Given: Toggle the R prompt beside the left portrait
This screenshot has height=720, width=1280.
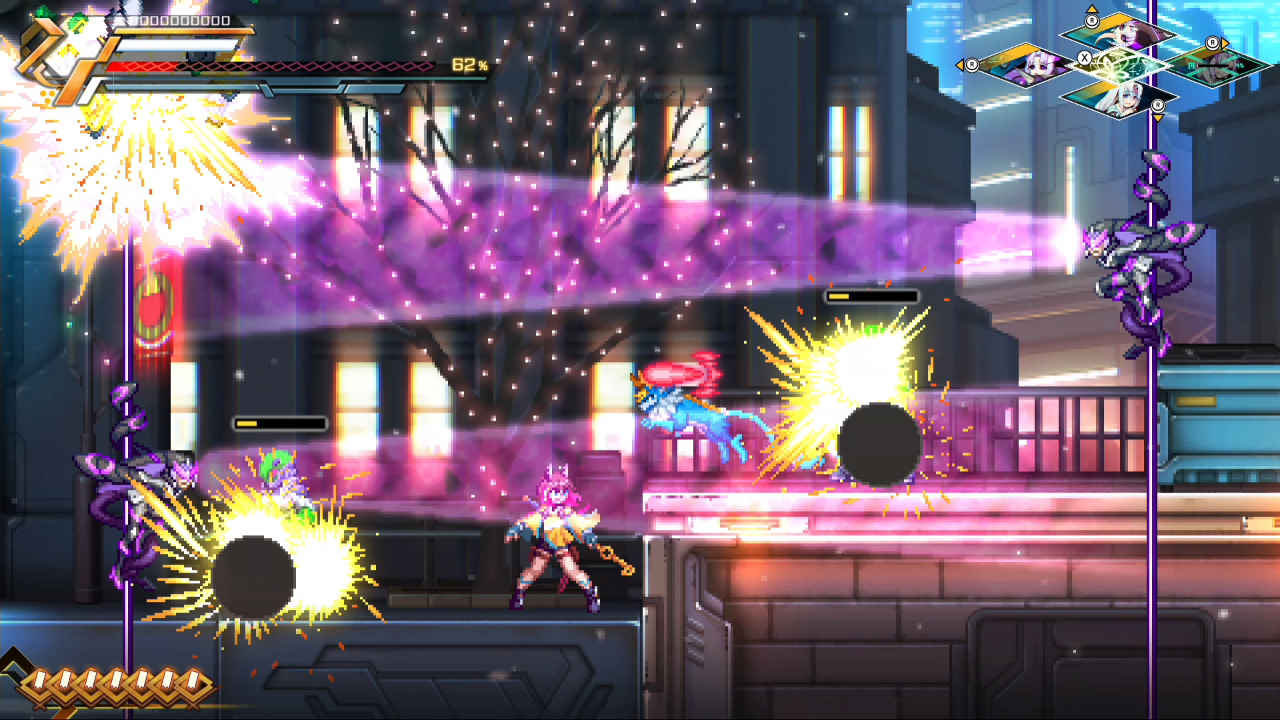Looking at the screenshot, I should [971, 65].
